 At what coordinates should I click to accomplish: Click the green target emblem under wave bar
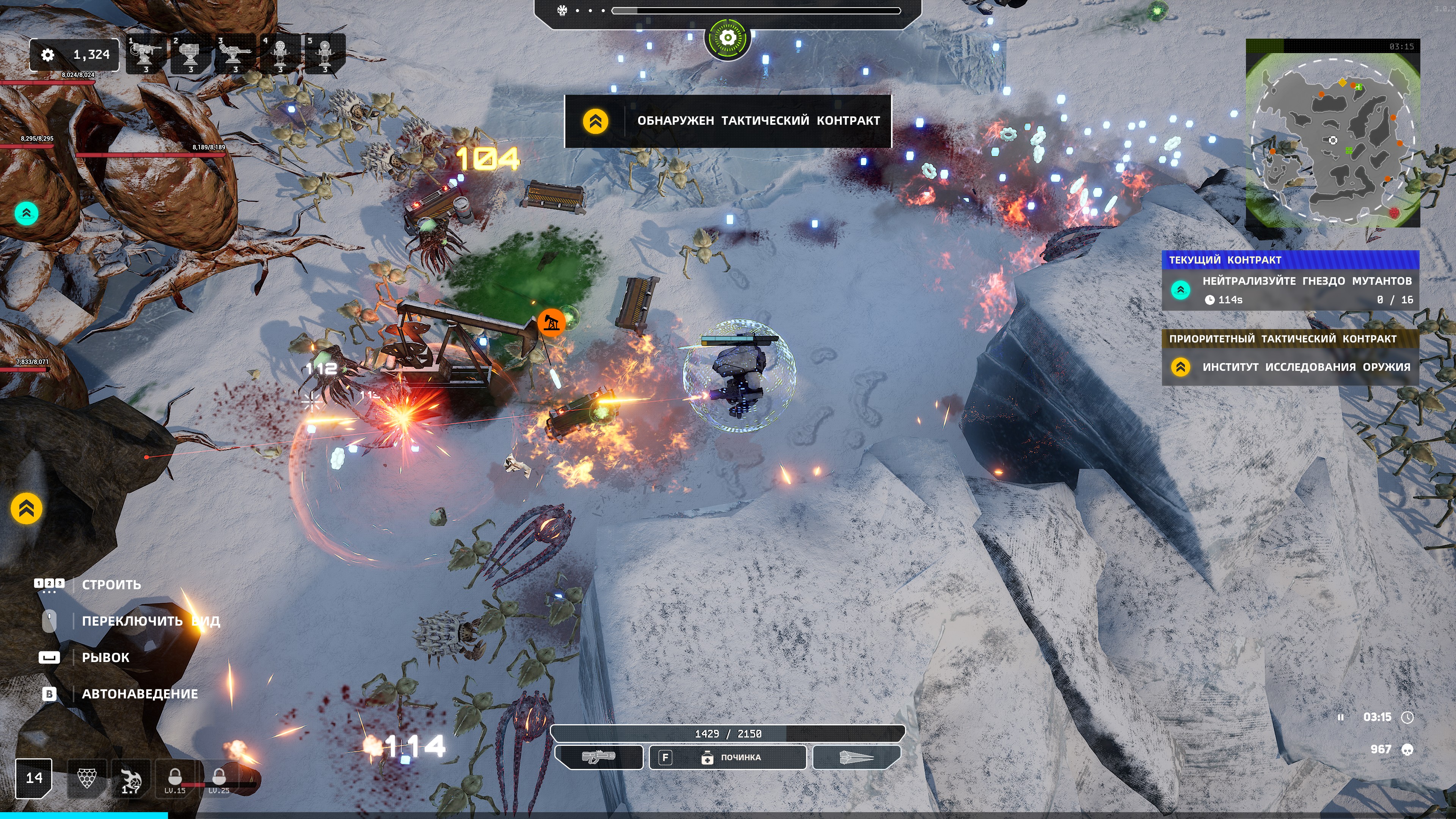728,38
